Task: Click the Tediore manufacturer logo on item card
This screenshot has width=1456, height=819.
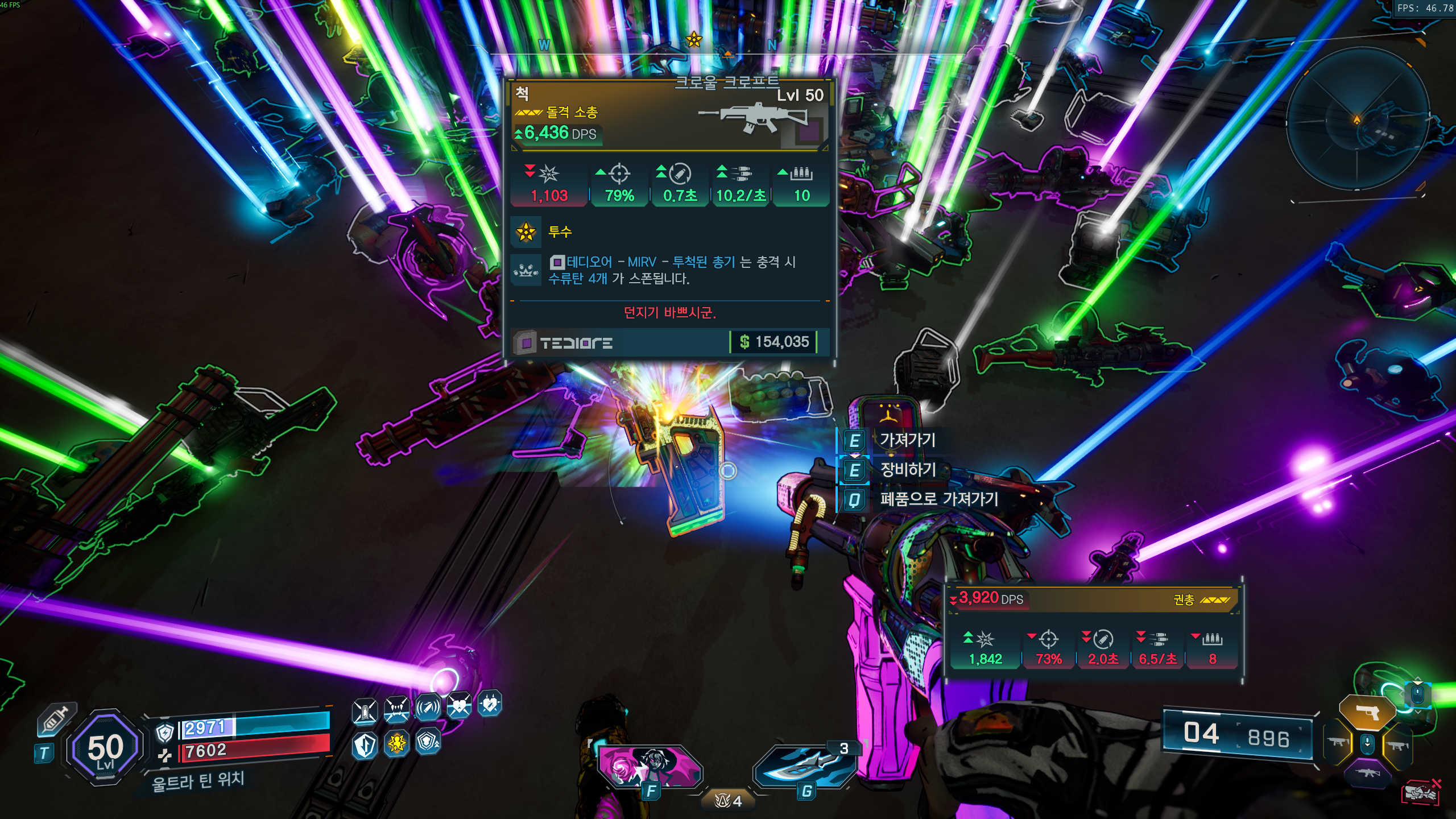Action: pyautogui.click(x=576, y=343)
